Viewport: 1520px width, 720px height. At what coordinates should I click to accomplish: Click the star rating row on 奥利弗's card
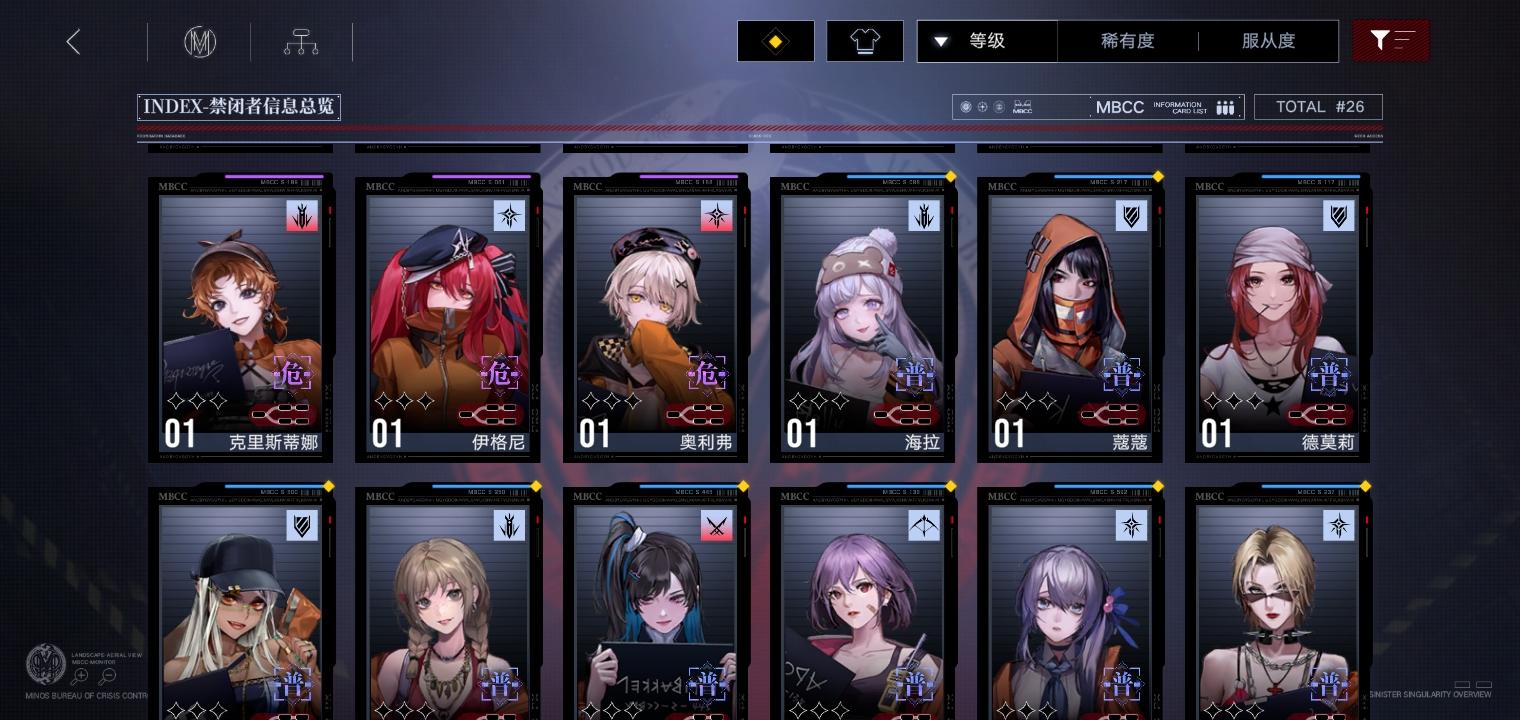612,401
